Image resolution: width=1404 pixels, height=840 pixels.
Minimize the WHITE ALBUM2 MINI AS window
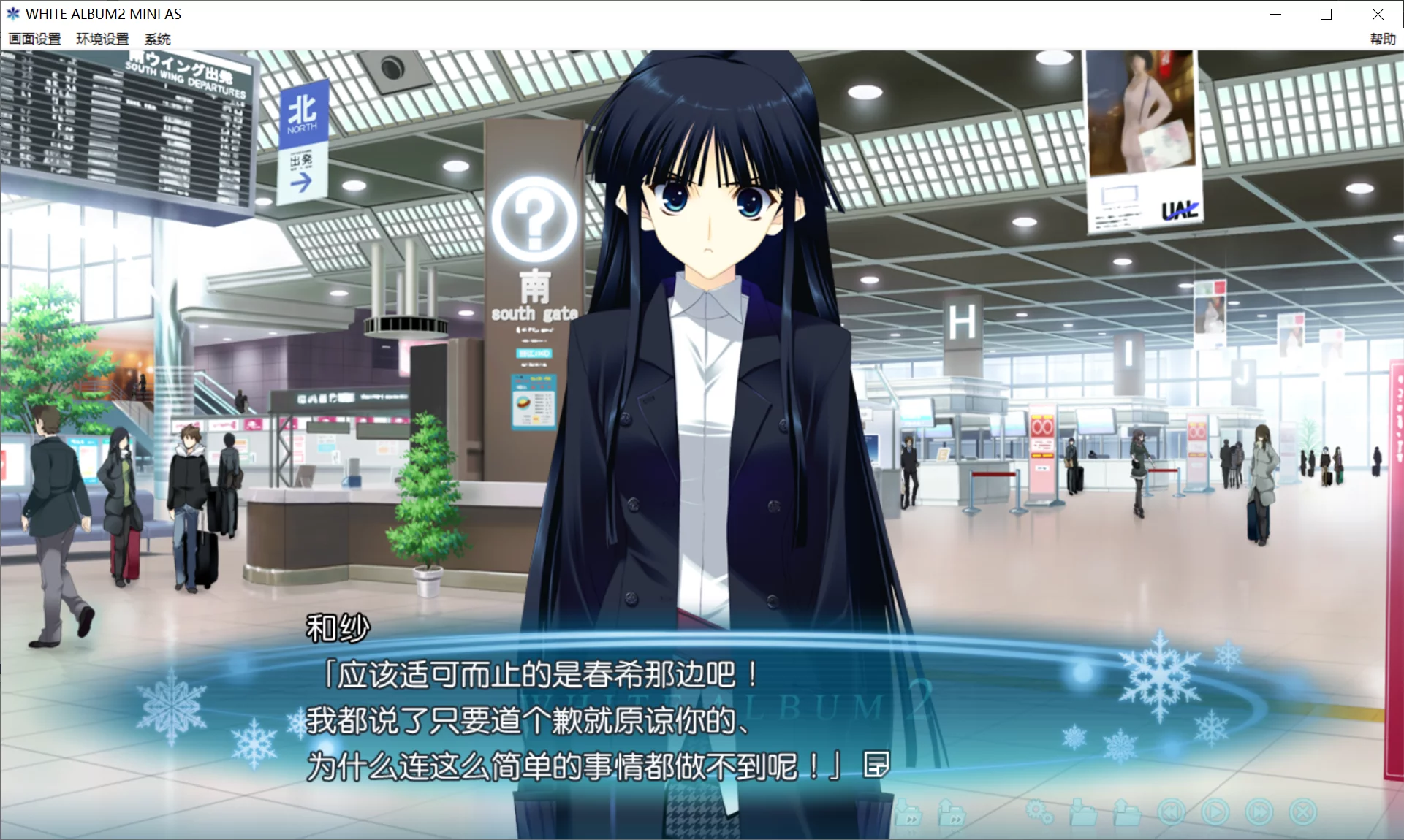[x=1276, y=14]
